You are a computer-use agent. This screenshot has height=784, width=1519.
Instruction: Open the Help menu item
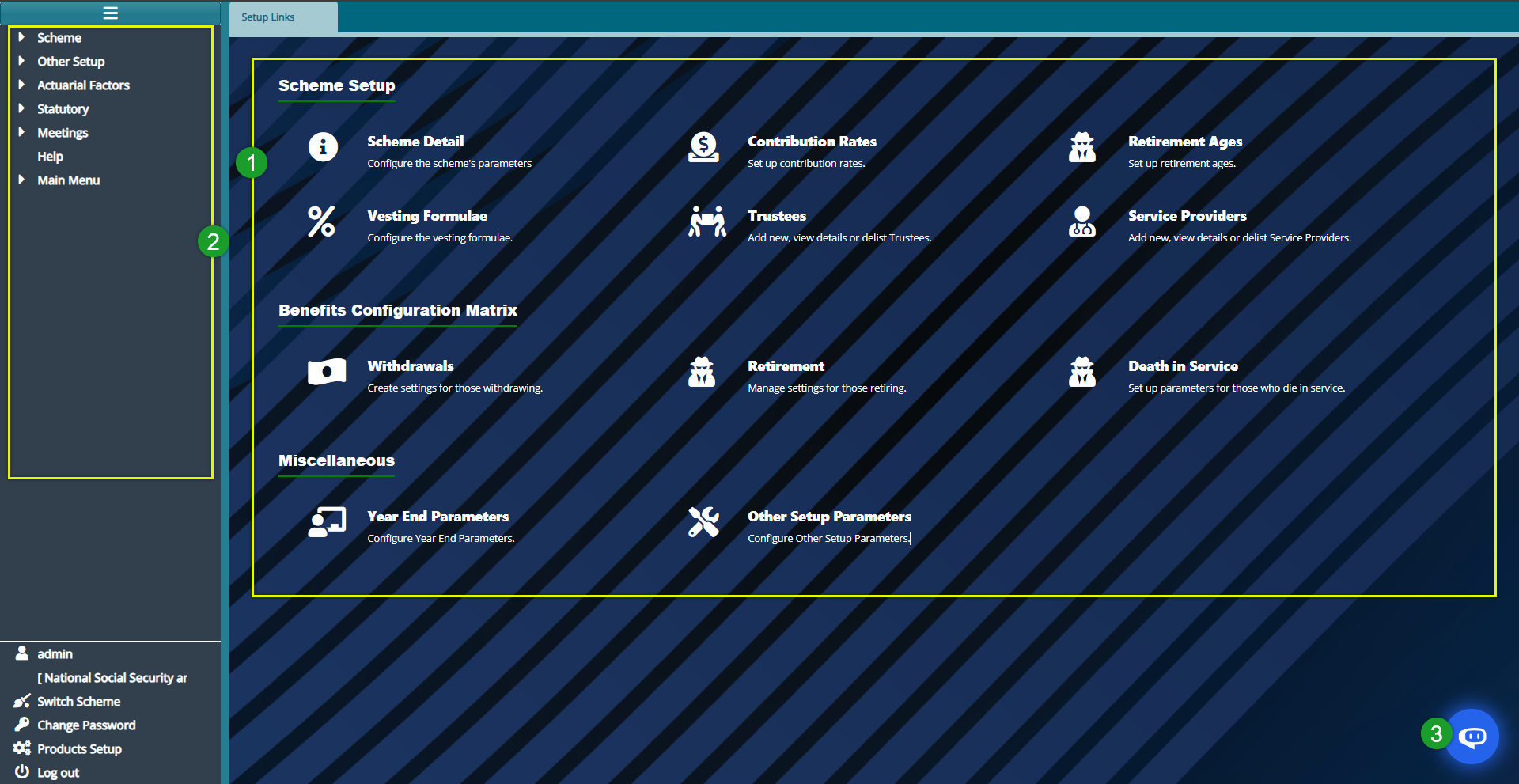point(50,156)
